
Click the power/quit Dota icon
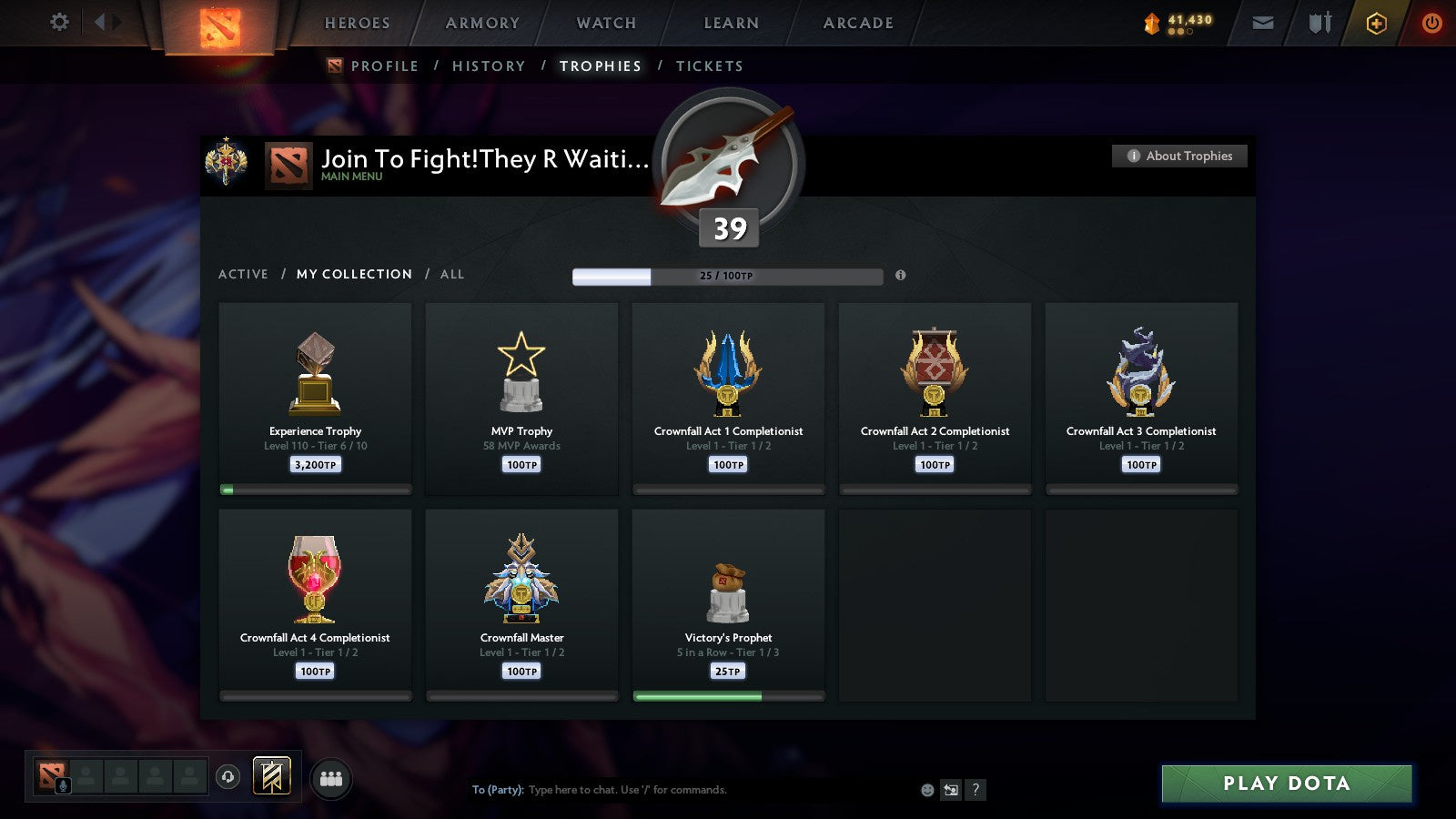[x=1431, y=23]
